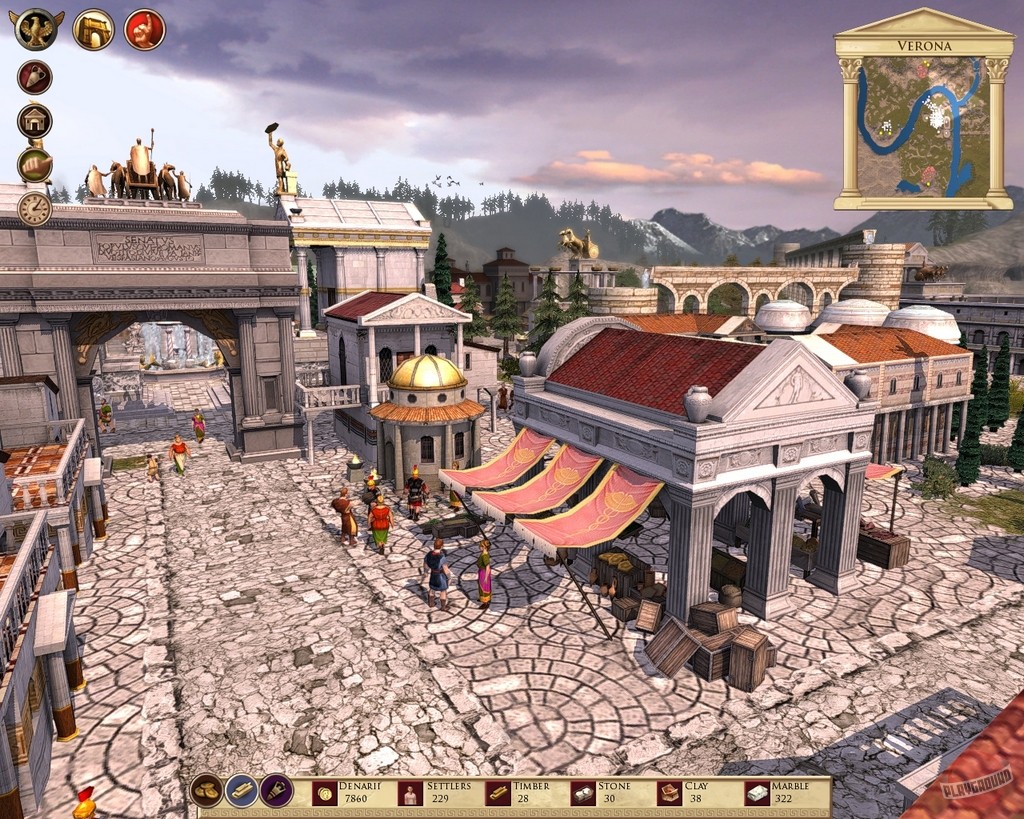Open the golden eagle main menu

point(37,29)
